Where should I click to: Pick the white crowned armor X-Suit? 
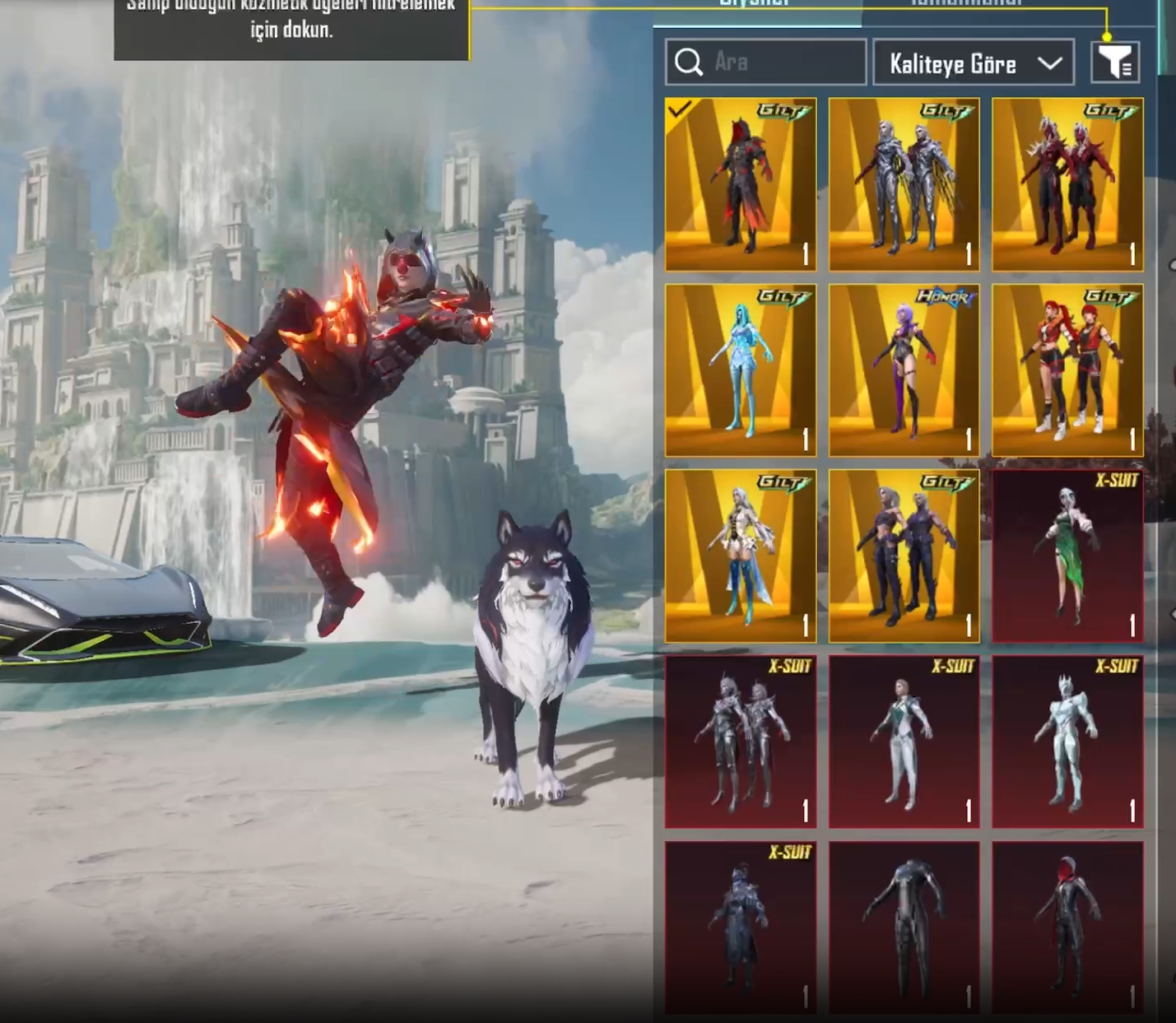1067,742
